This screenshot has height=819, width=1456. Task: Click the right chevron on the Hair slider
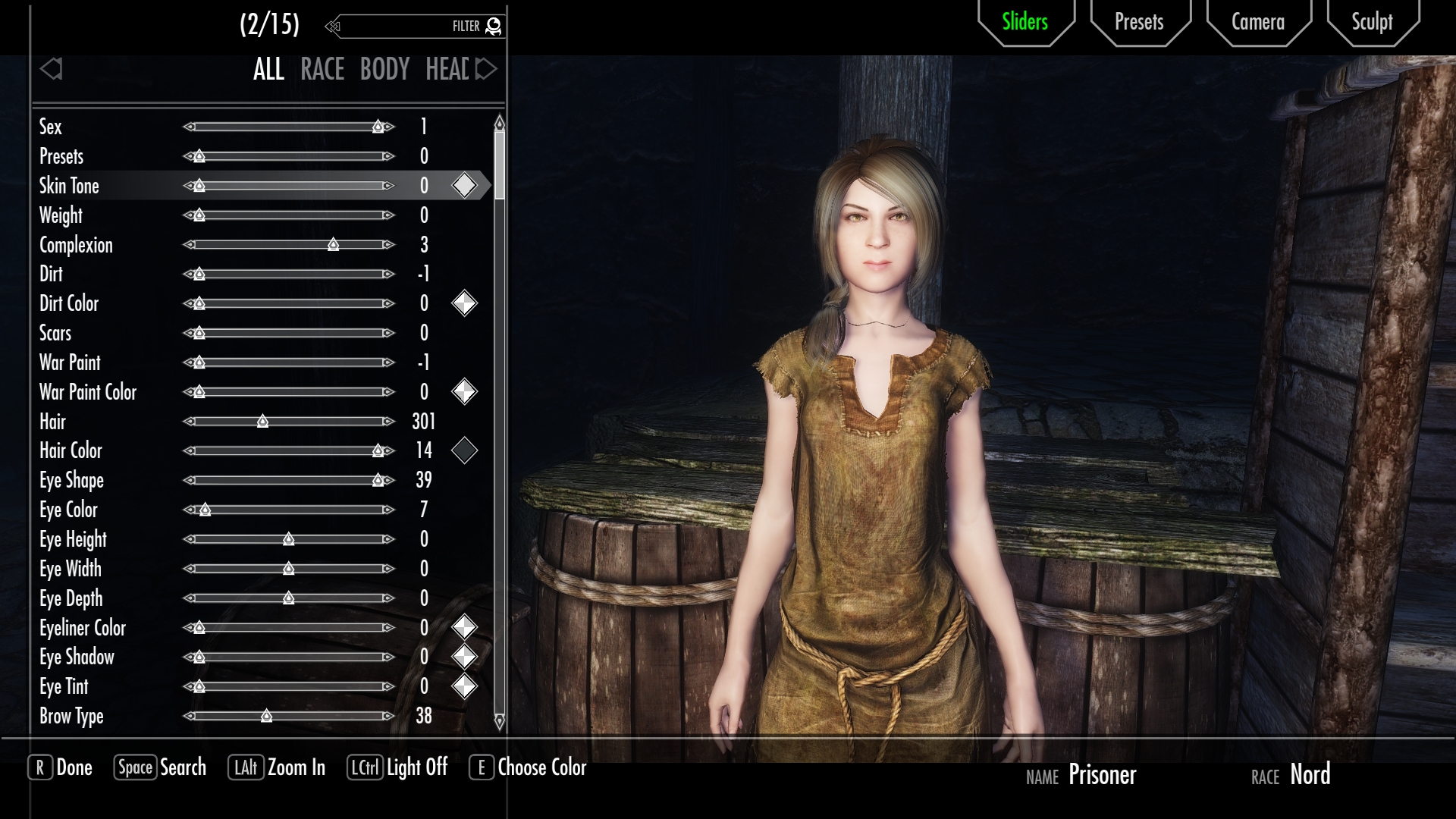(388, 422)
